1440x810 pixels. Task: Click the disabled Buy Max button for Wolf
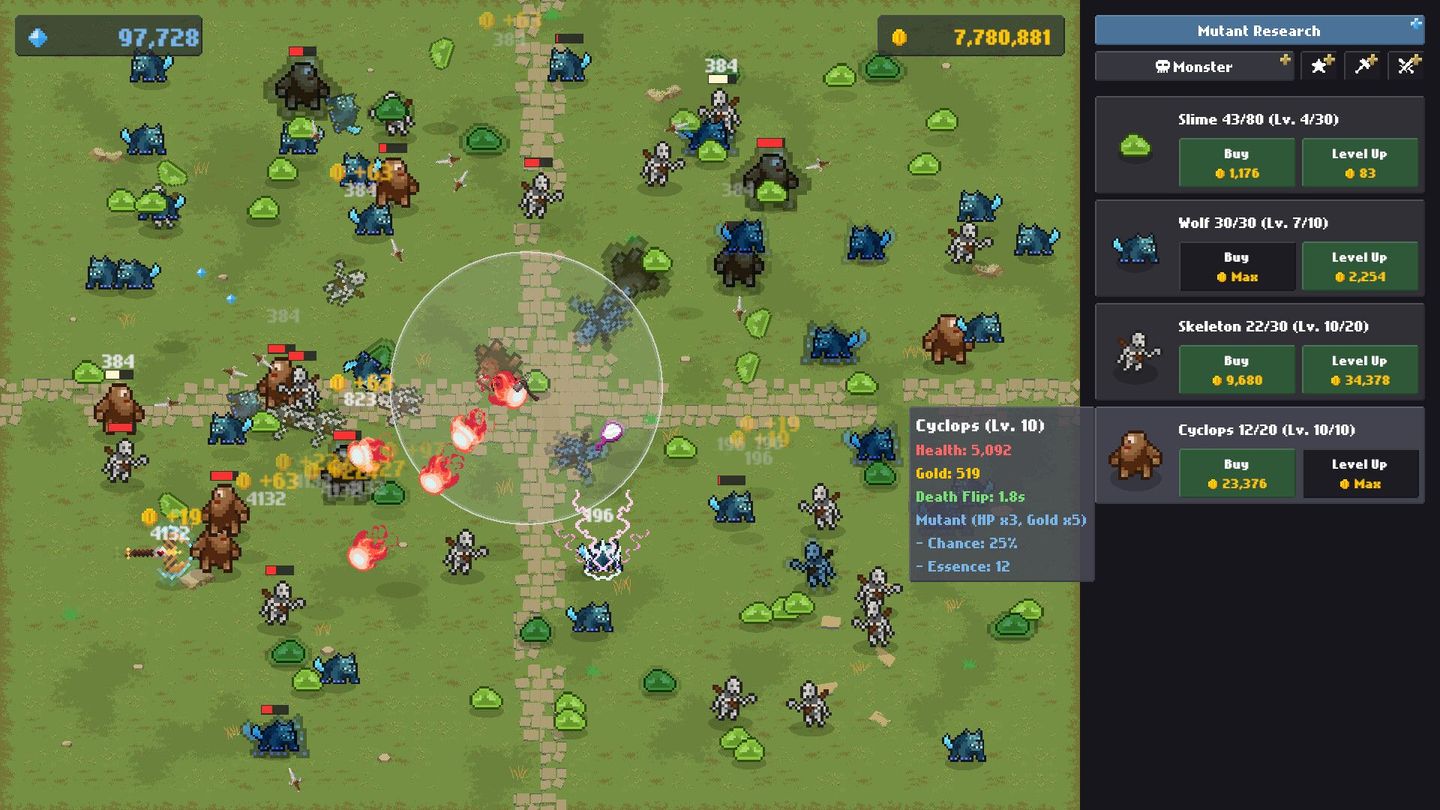(1236, 266)
